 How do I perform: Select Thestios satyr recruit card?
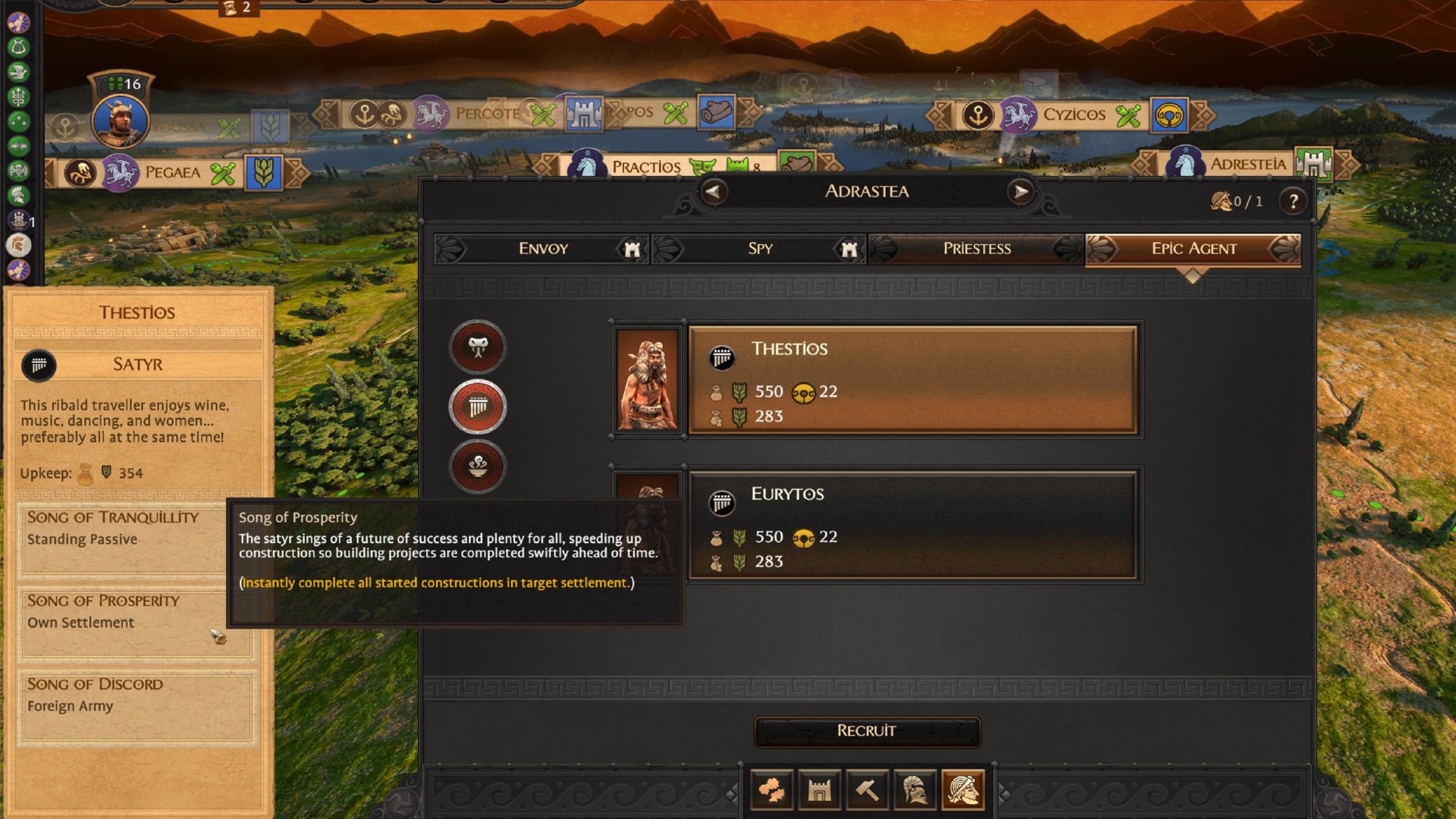coord(912,381)
